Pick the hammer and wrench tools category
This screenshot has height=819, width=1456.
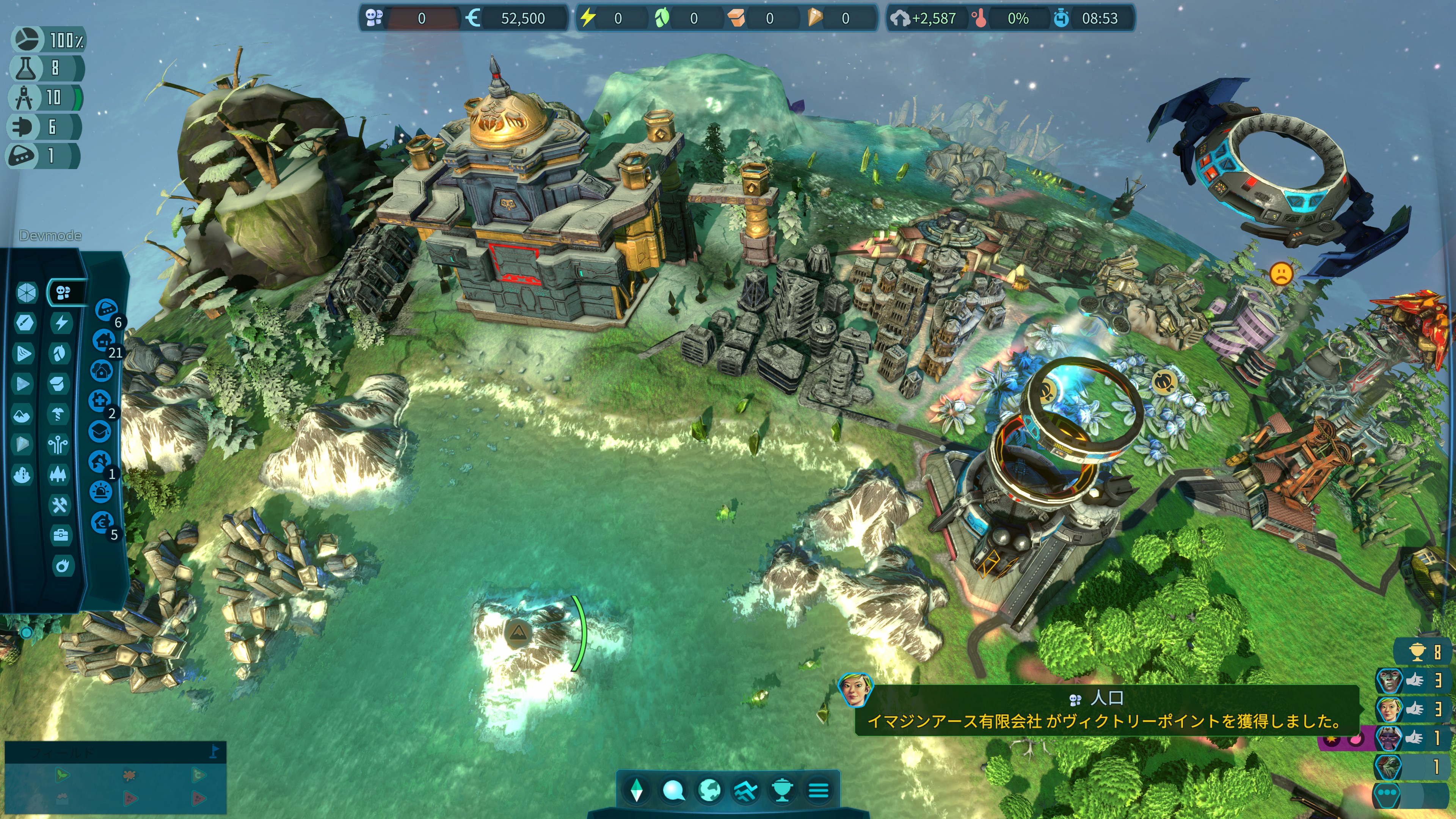tap(60, 505)
